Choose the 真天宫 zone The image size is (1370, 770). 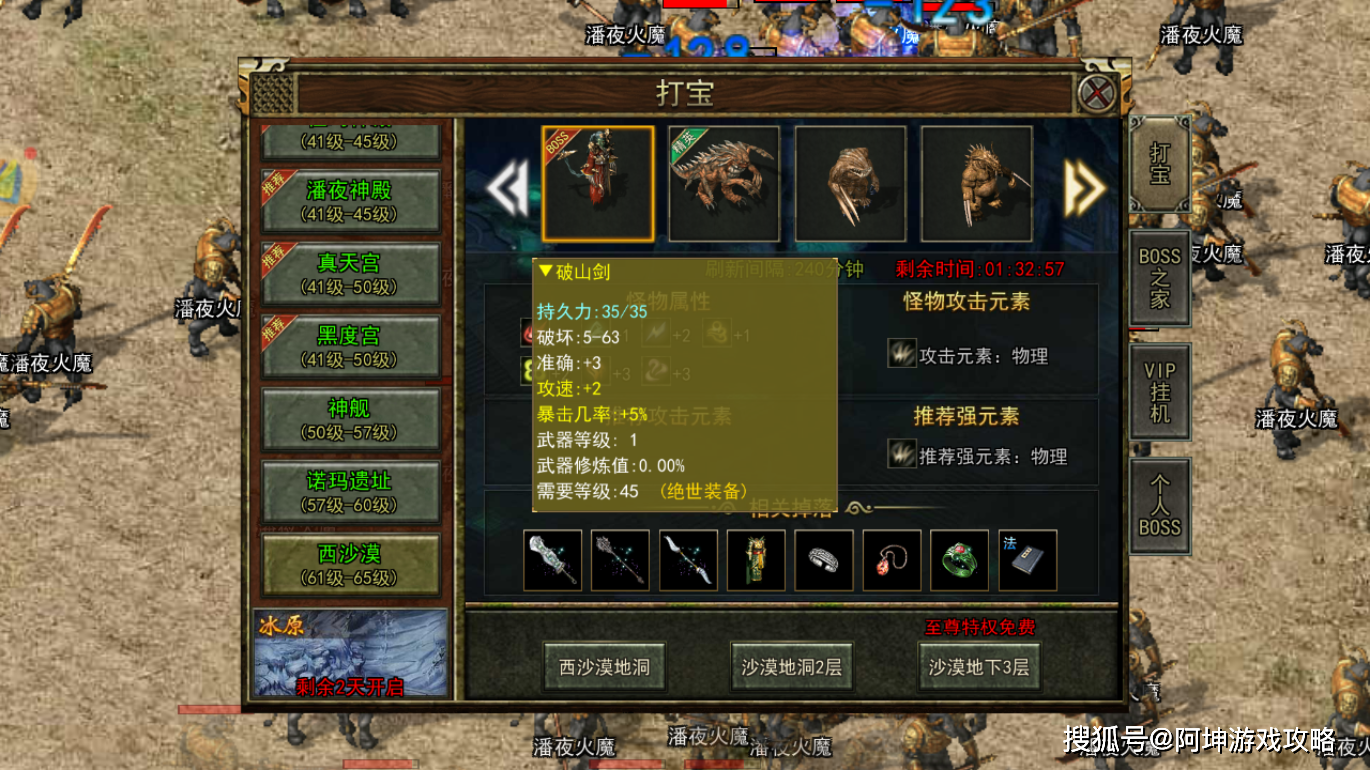pos(350,273)
